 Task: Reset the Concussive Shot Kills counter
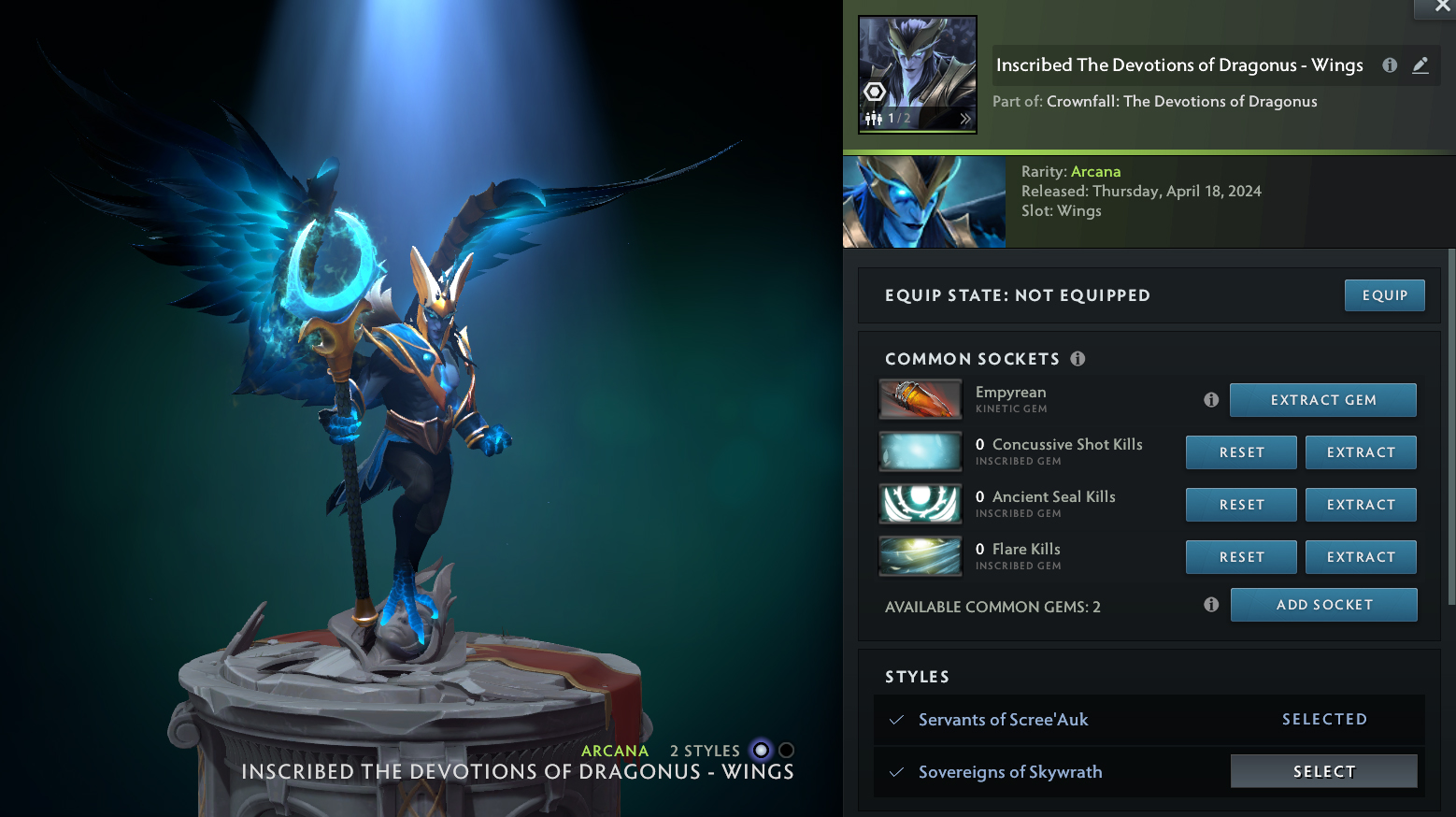pyautogui.click(x=1241, y=452)
